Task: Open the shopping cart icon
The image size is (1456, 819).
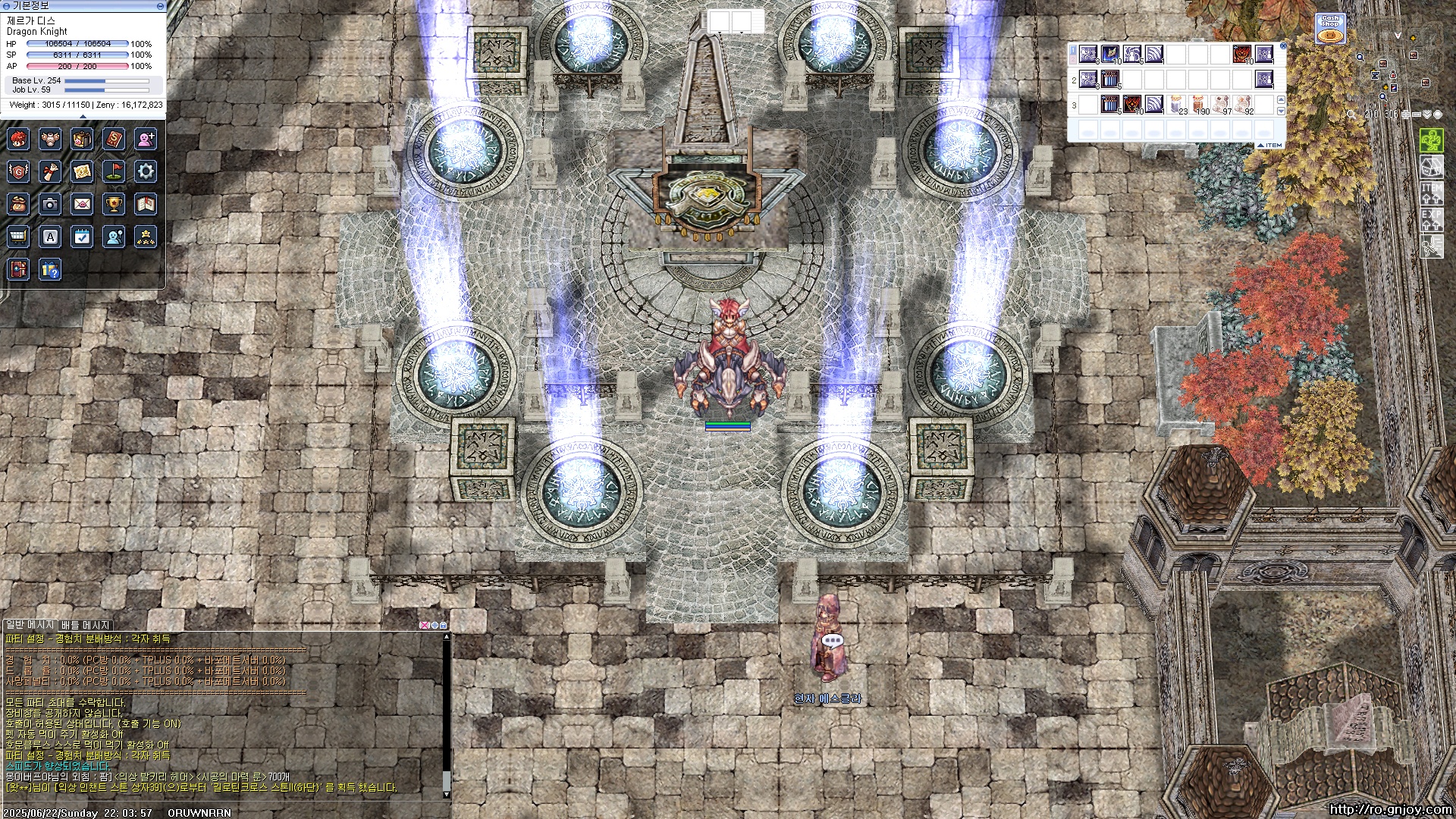Action: click(x=18, y=237)
